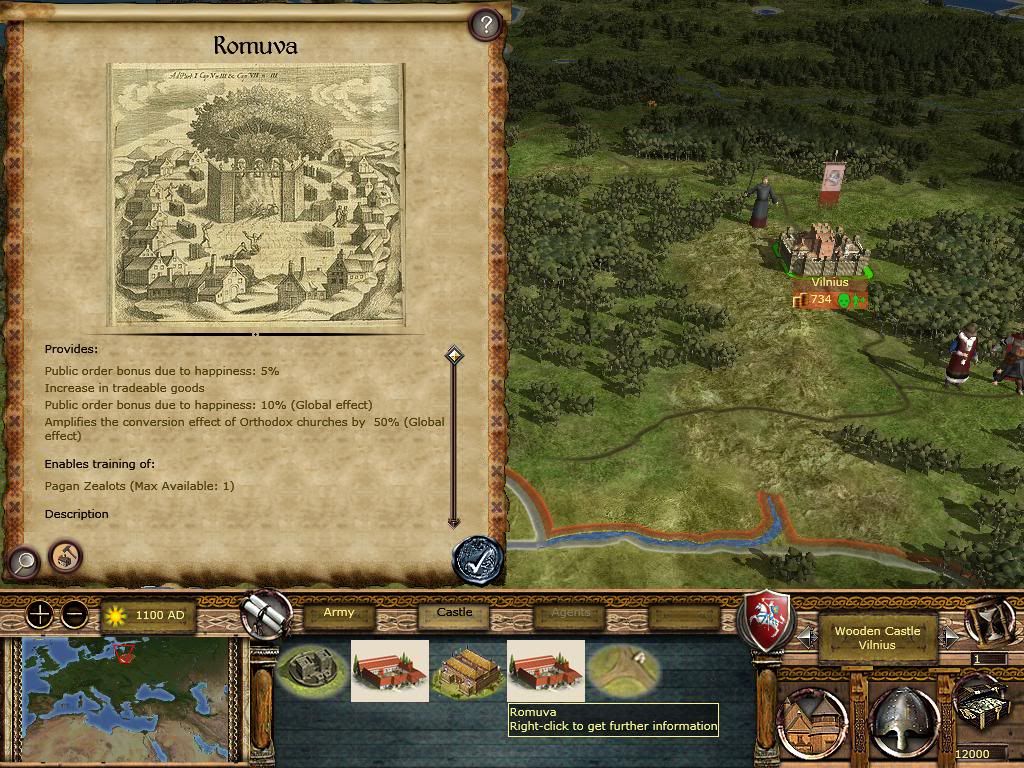Go to the next settlement with right arrow
The image size is (1024, 768).
(949, 636)
